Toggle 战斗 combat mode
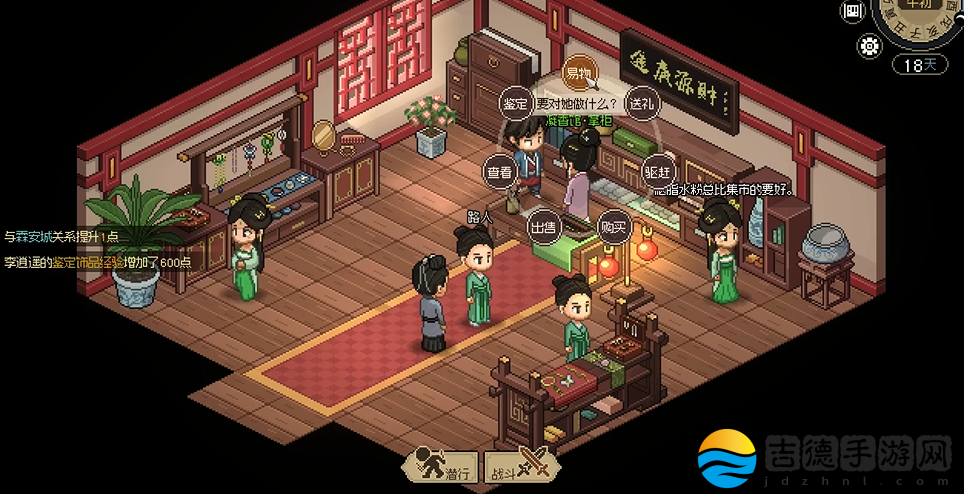This screenshot has height=494, width=964. (516, 468)
